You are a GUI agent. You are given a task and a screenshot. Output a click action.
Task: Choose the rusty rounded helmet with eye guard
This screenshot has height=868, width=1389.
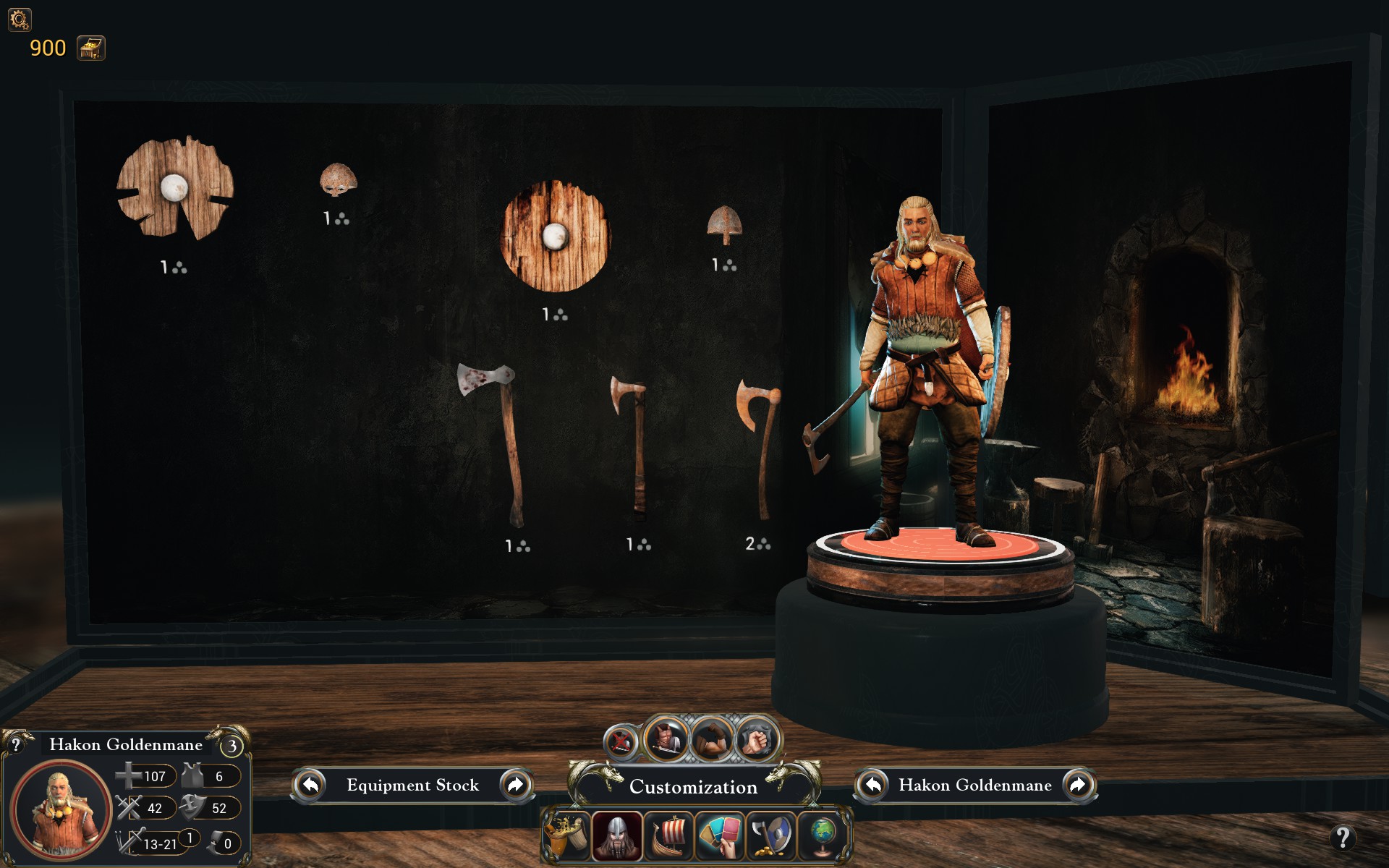coord(338,179)
